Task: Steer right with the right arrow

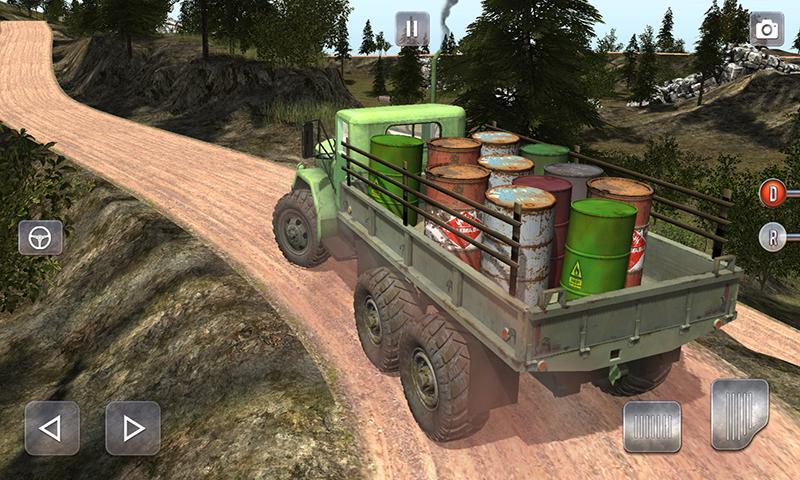Action: pyautogui.click(x=133, y=428)
